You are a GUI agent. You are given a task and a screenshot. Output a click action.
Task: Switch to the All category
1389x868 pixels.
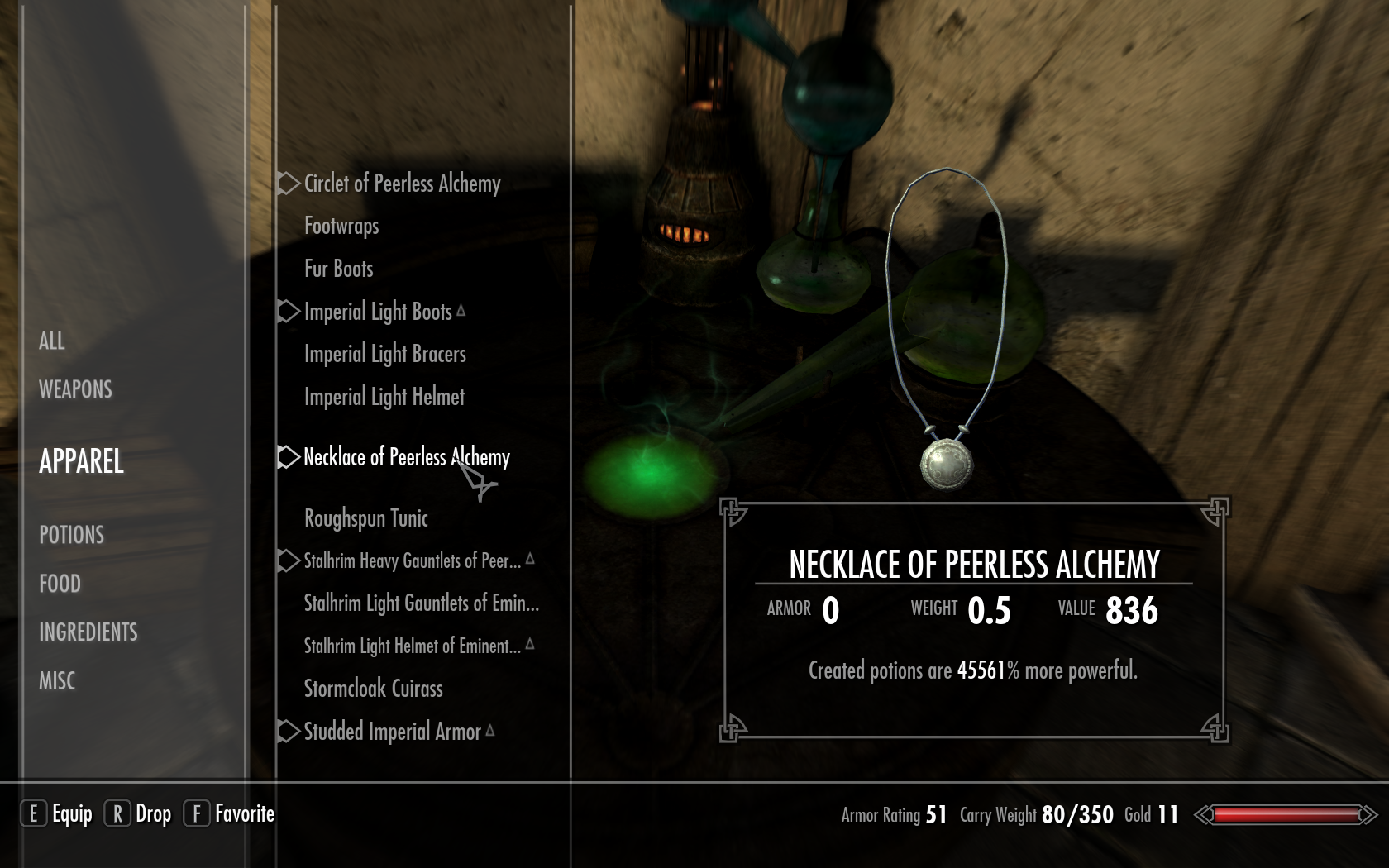pos(52,341)
